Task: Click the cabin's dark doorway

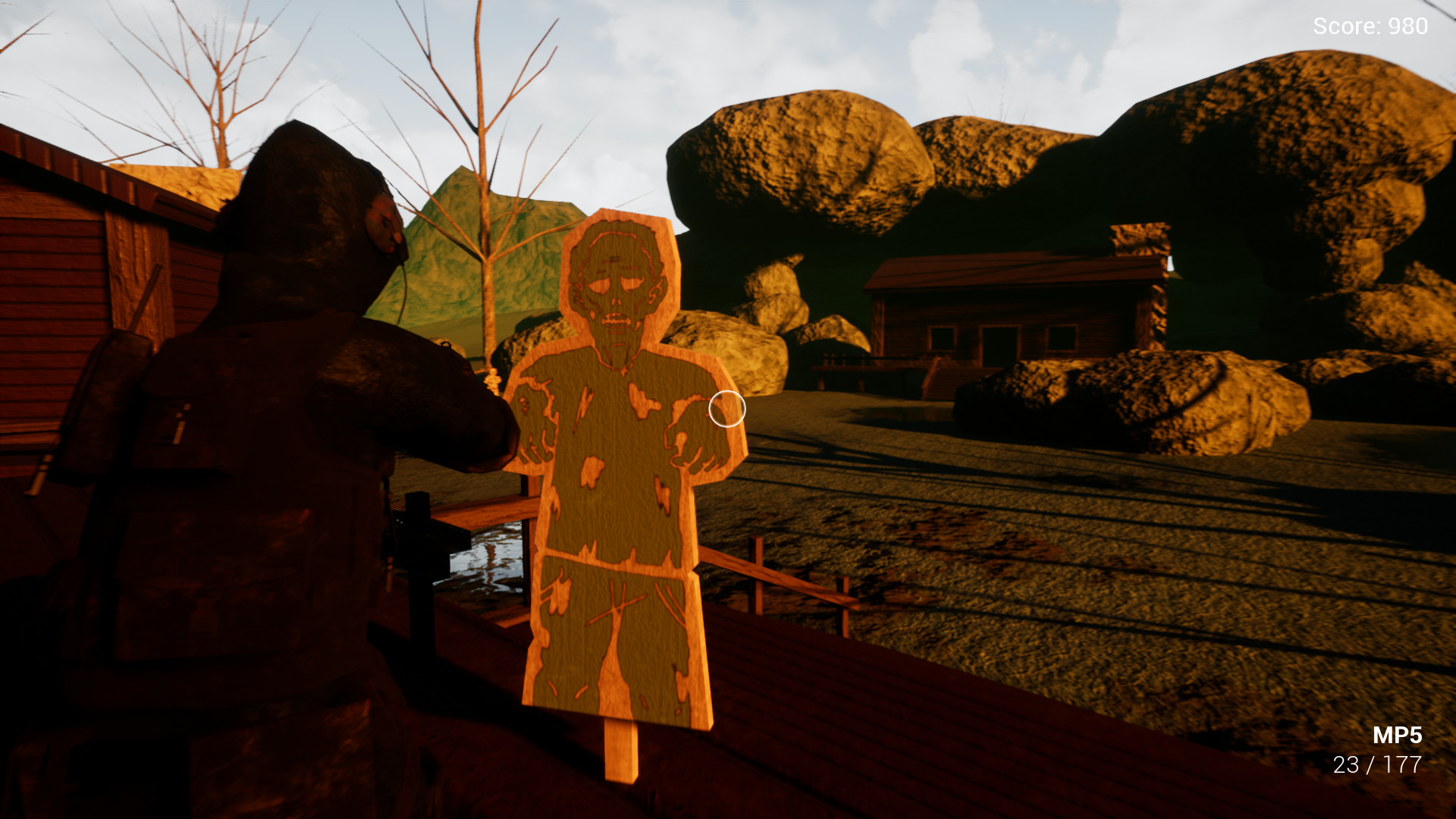Action: click(x=1000, y=346)
